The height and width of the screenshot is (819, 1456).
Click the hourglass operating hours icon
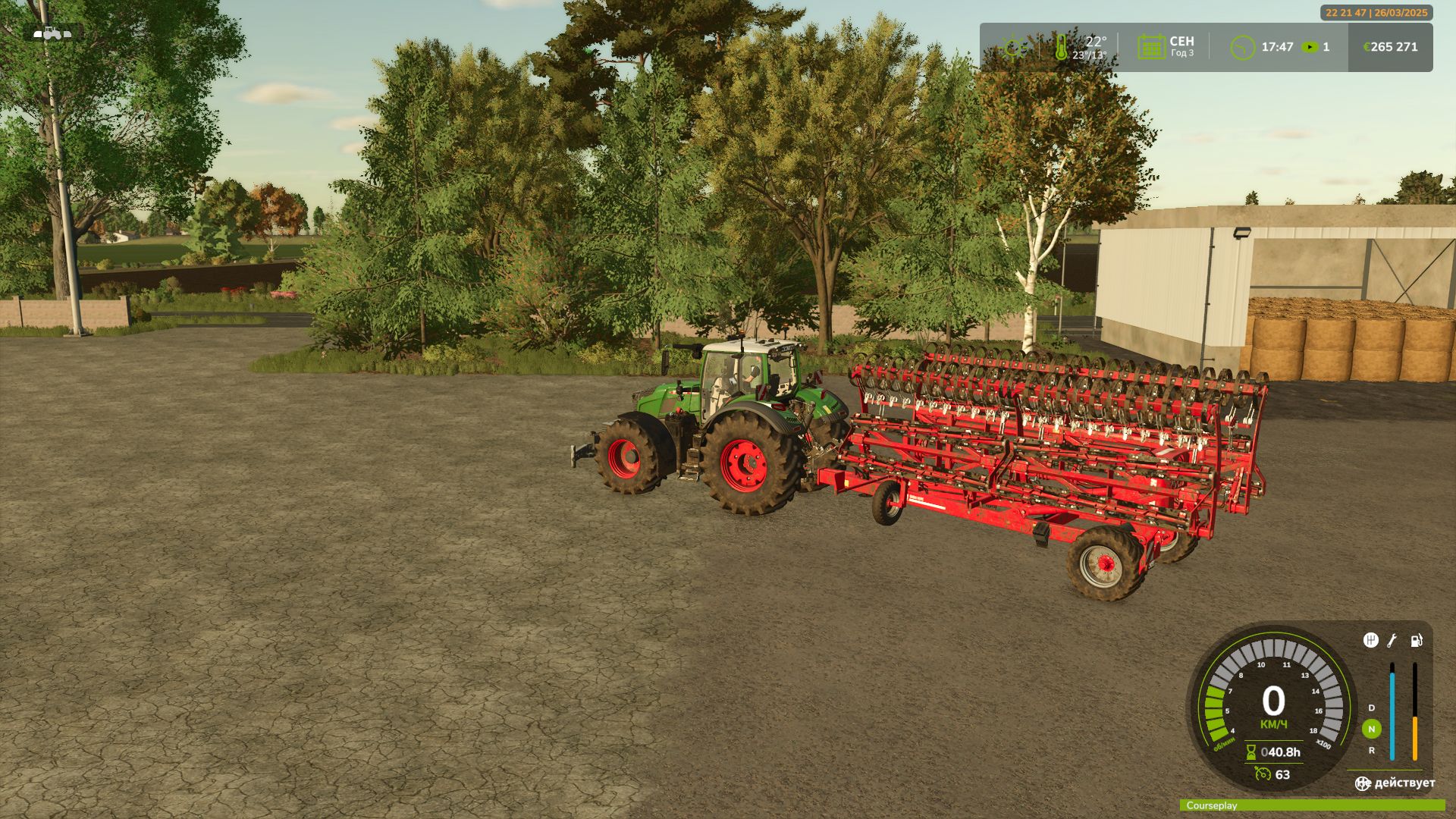point(1250,752)
